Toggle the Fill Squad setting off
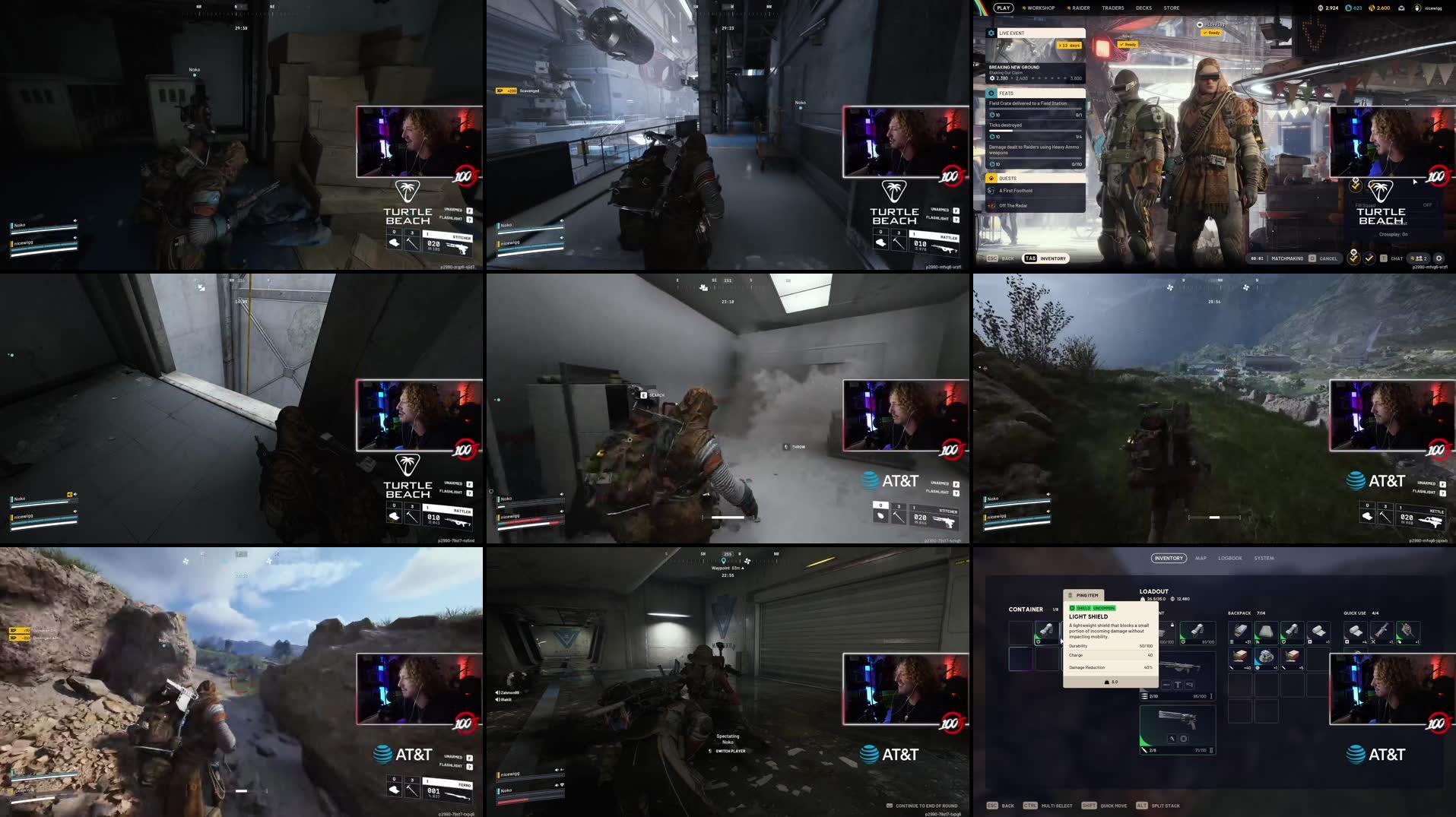Image resolution: width=1456 pixels, height=817 pixels. (x=1428, y=205)
